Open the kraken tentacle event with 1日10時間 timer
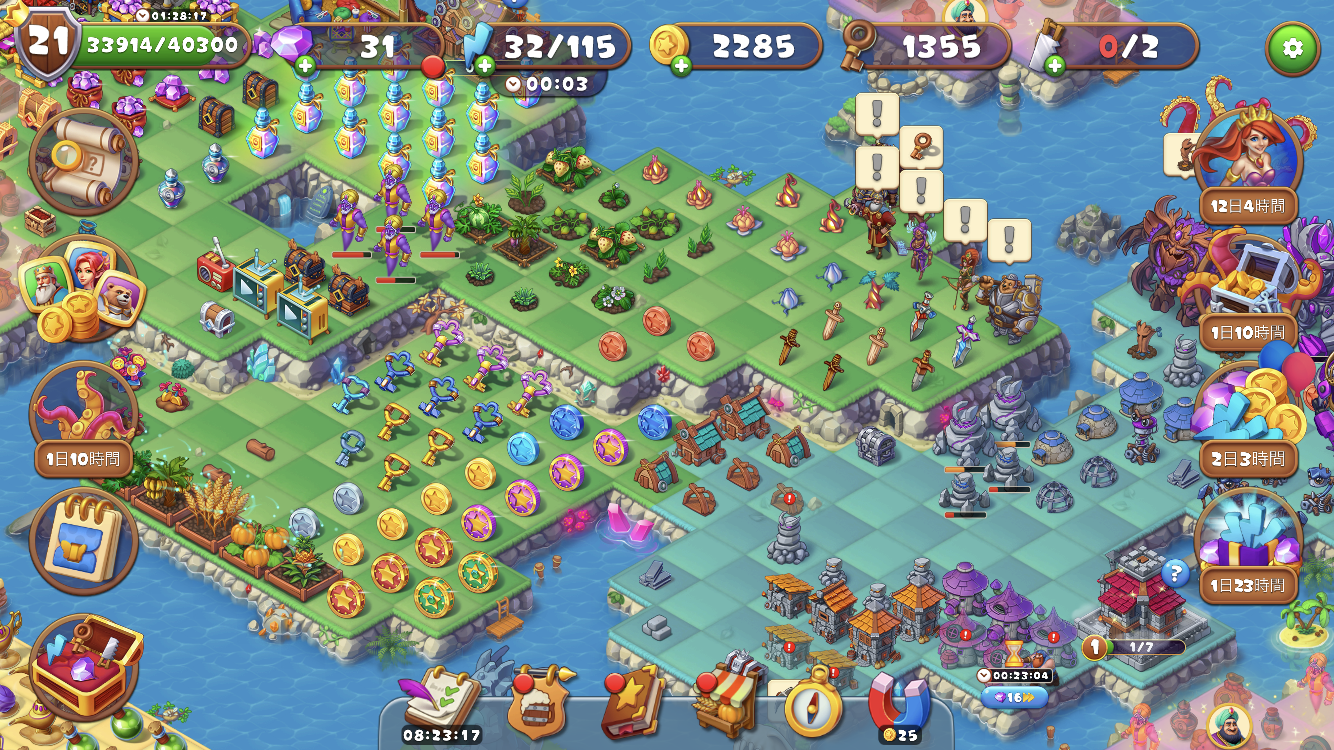This screenshot has height=750, width=1334. [83, 405]
